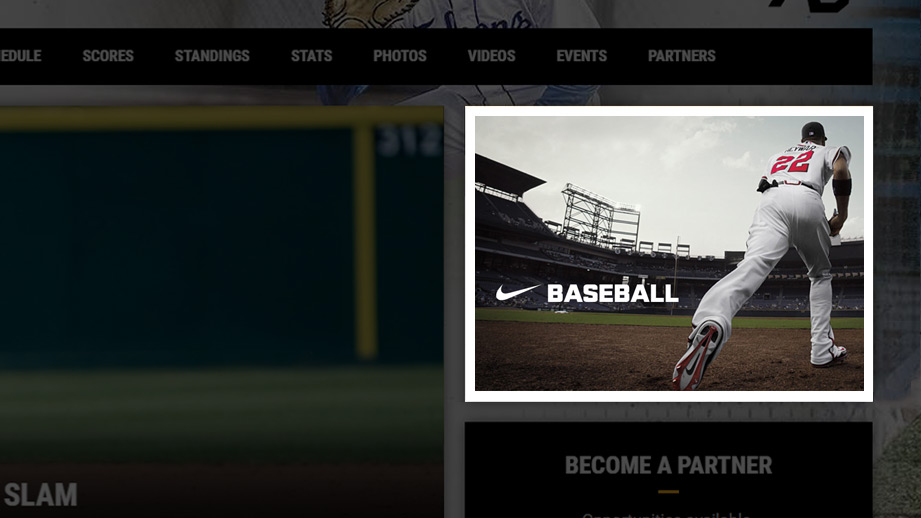Open the Become a Partner panel
Screen dimensions: 921x518
[x=668, y=466]
